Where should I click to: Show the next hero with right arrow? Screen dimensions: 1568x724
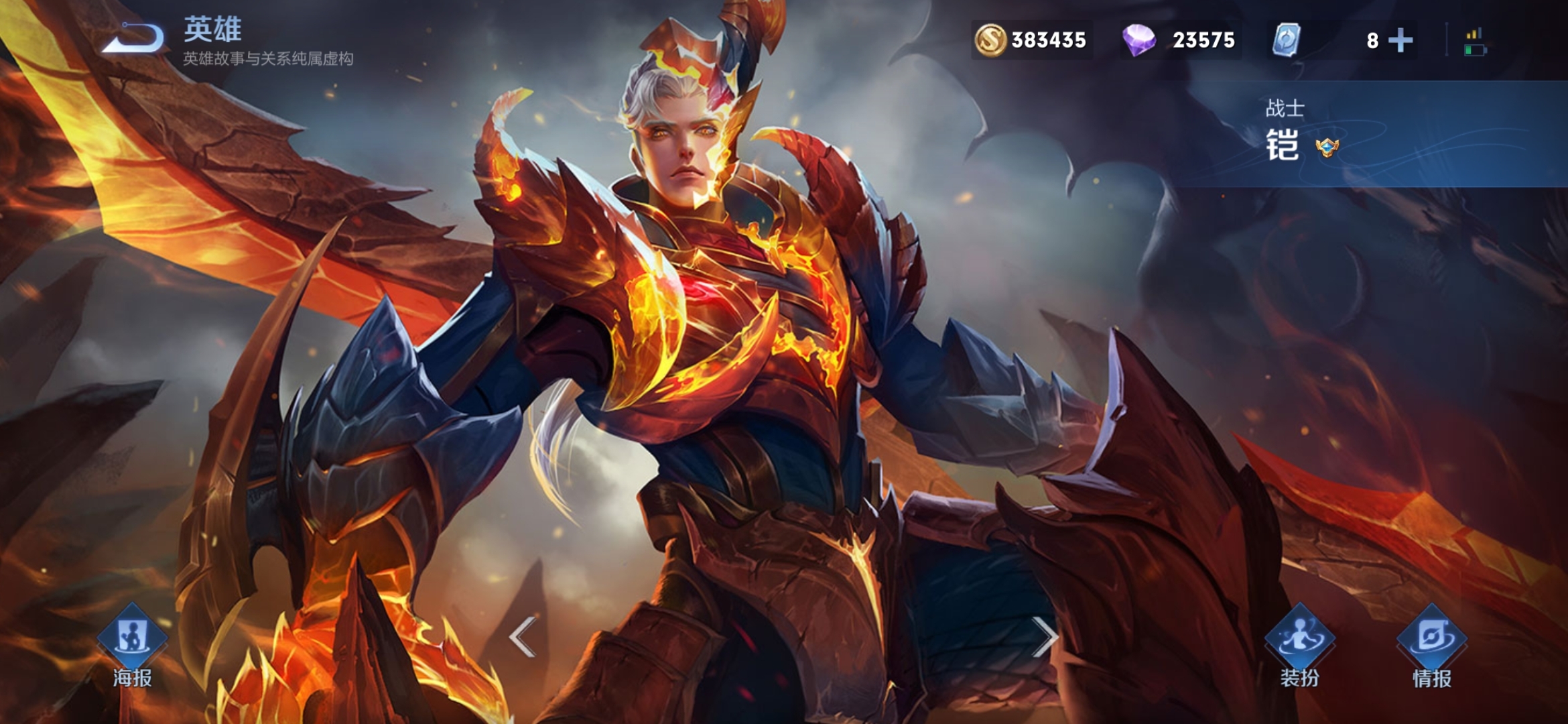1044,636
